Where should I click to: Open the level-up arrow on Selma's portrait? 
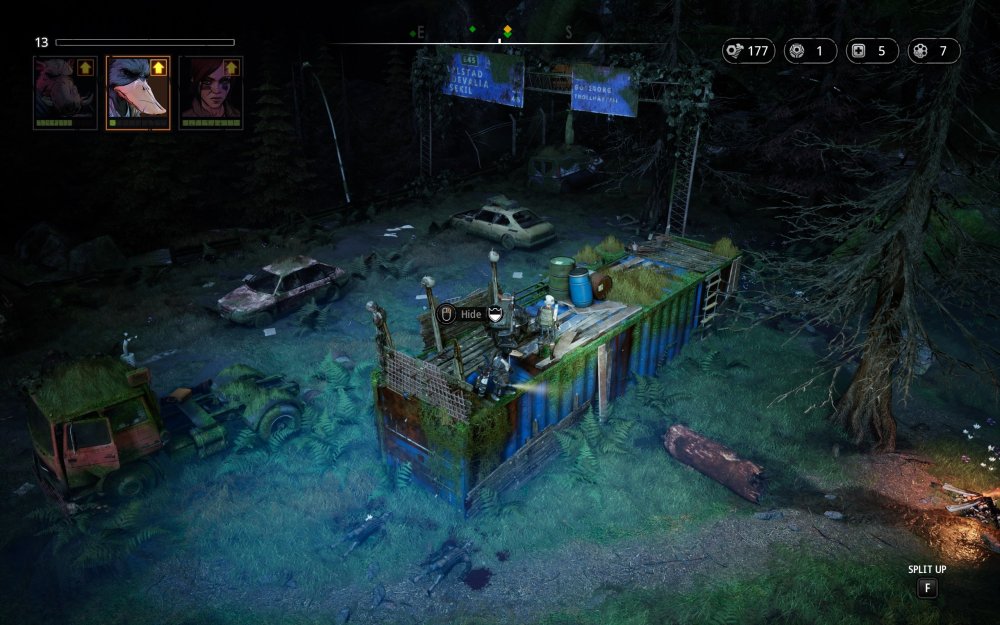(231, 68)
